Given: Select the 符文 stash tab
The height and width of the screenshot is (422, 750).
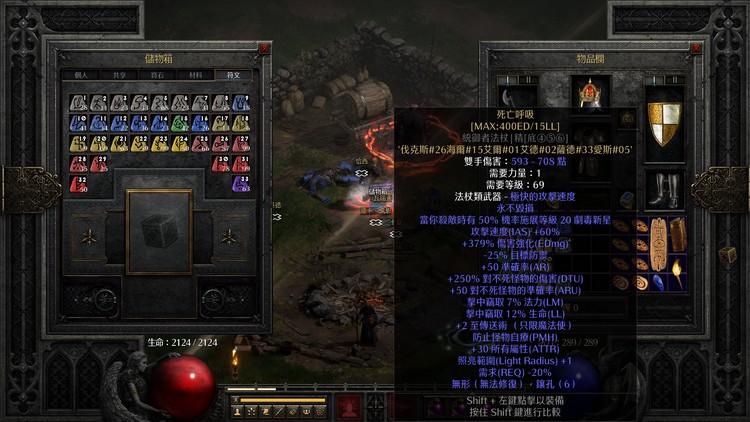Looking at the screenshot, I should (x=233, y=74).
